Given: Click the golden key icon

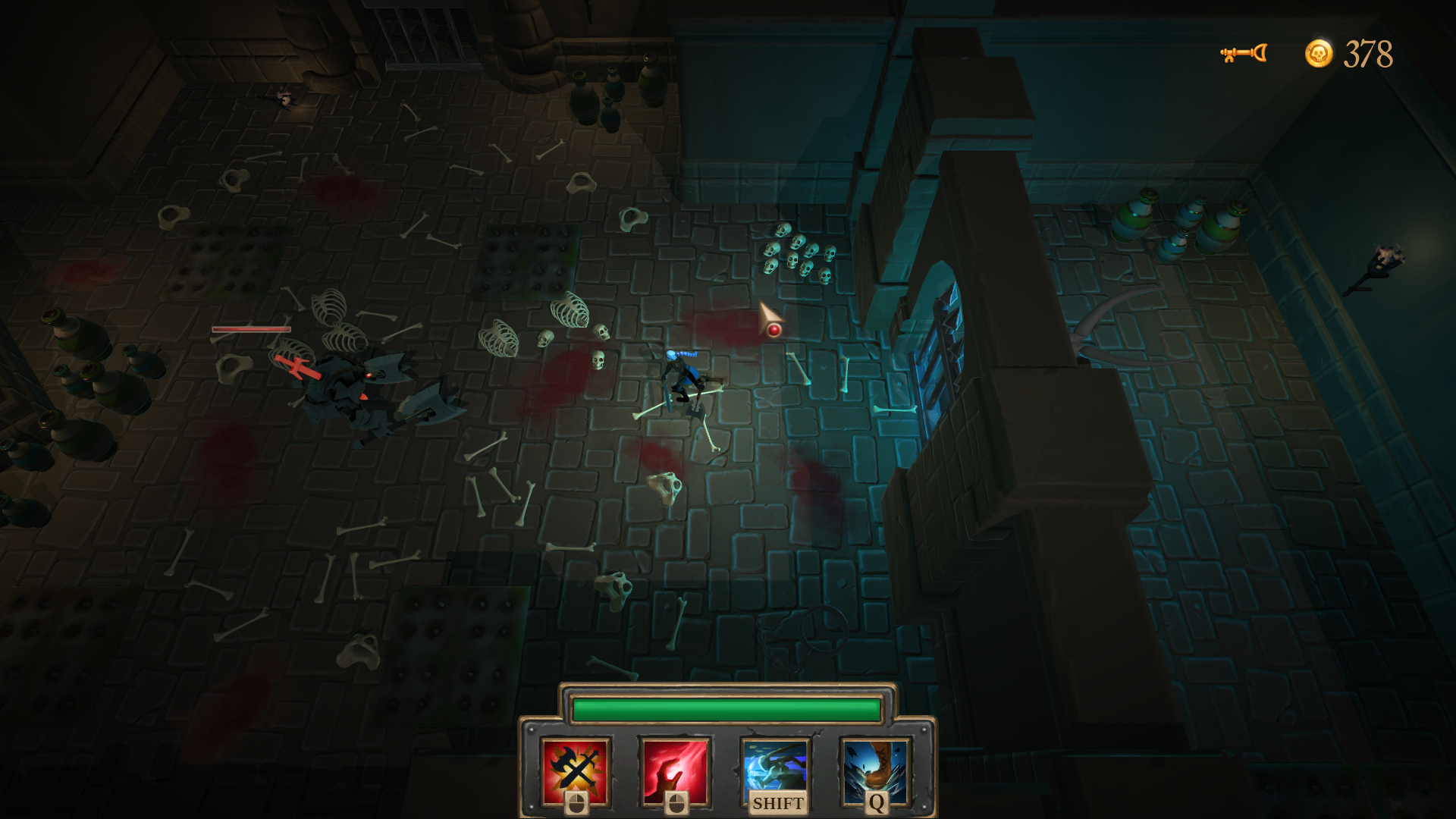Looking at the screenshot, I should 1243,53.
